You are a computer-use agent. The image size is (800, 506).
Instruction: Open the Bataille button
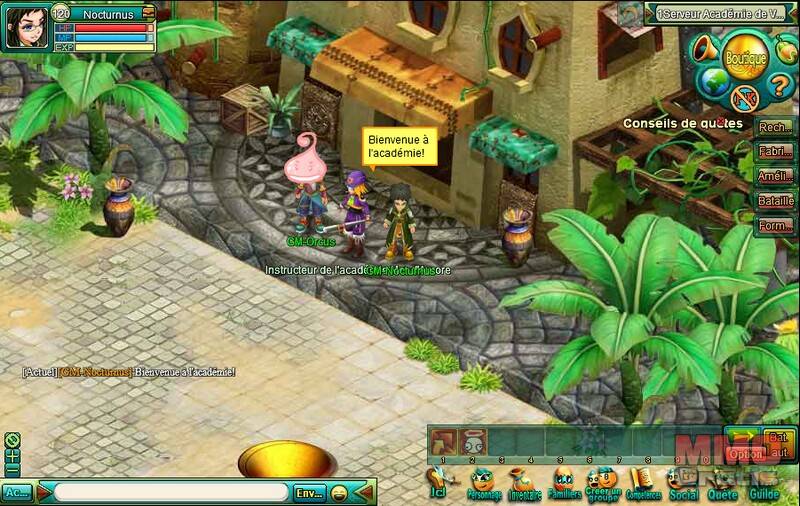[772, 200]
